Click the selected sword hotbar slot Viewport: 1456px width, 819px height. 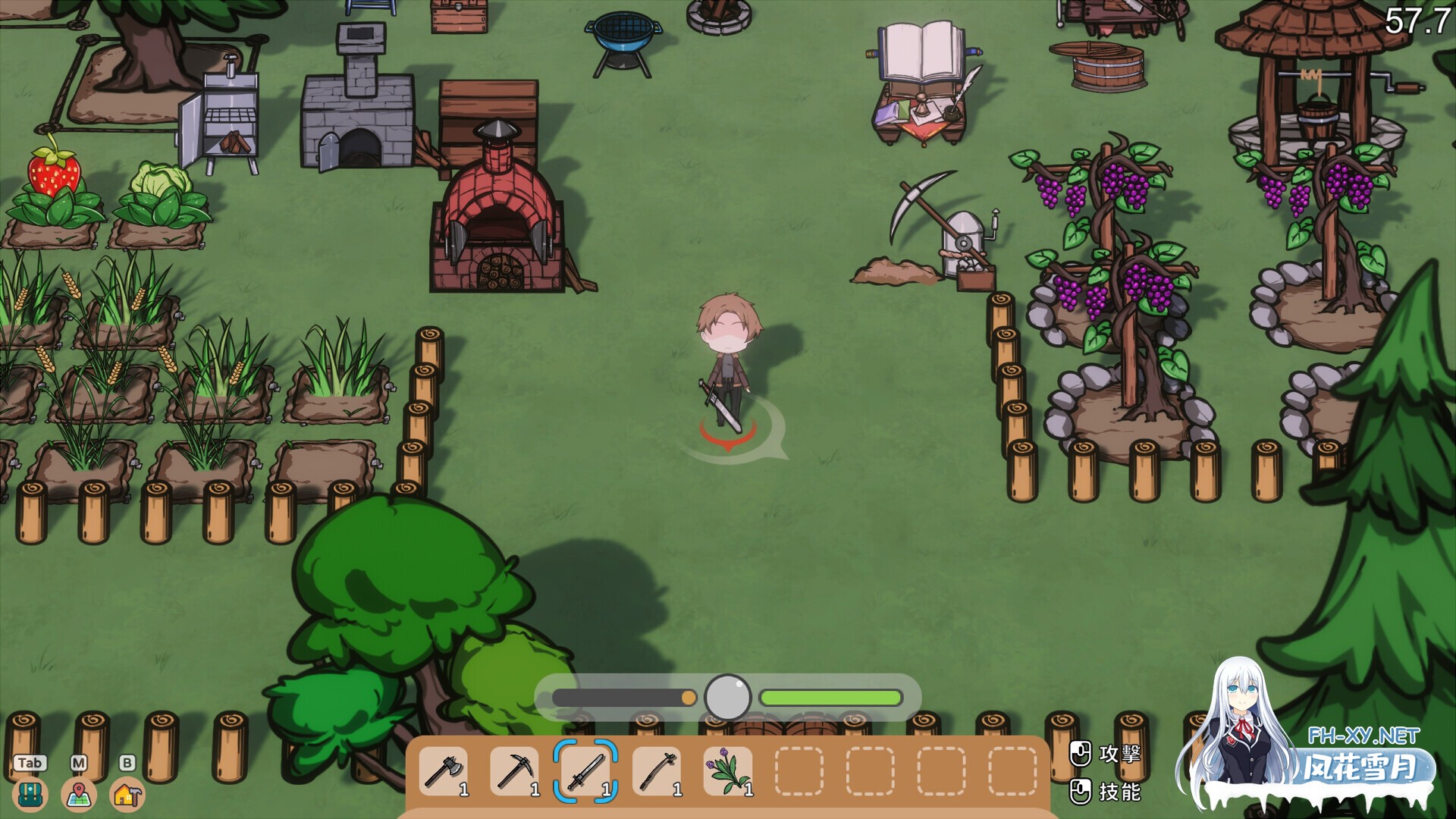585,771
